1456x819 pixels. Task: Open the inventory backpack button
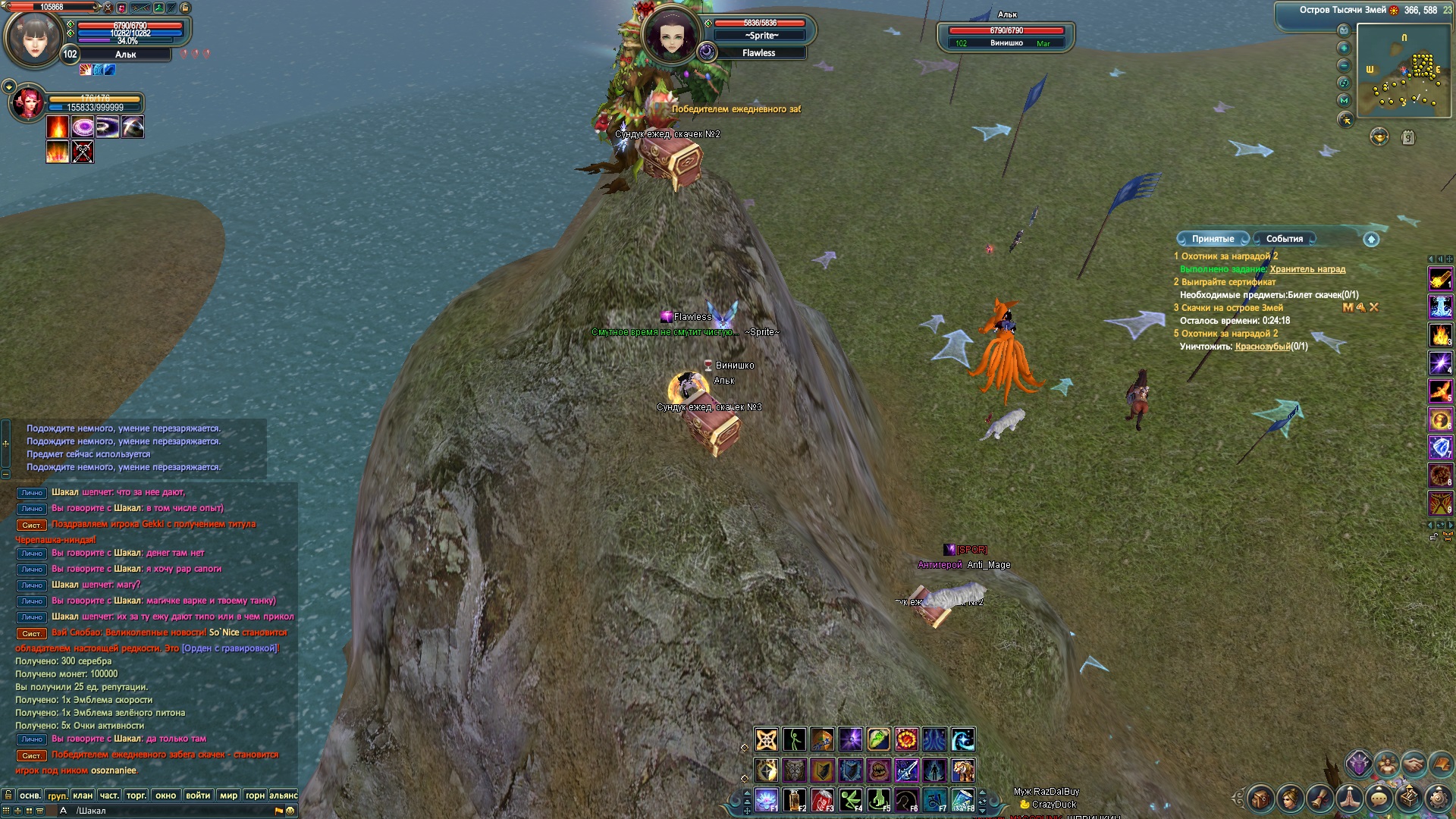[1260, 799]
